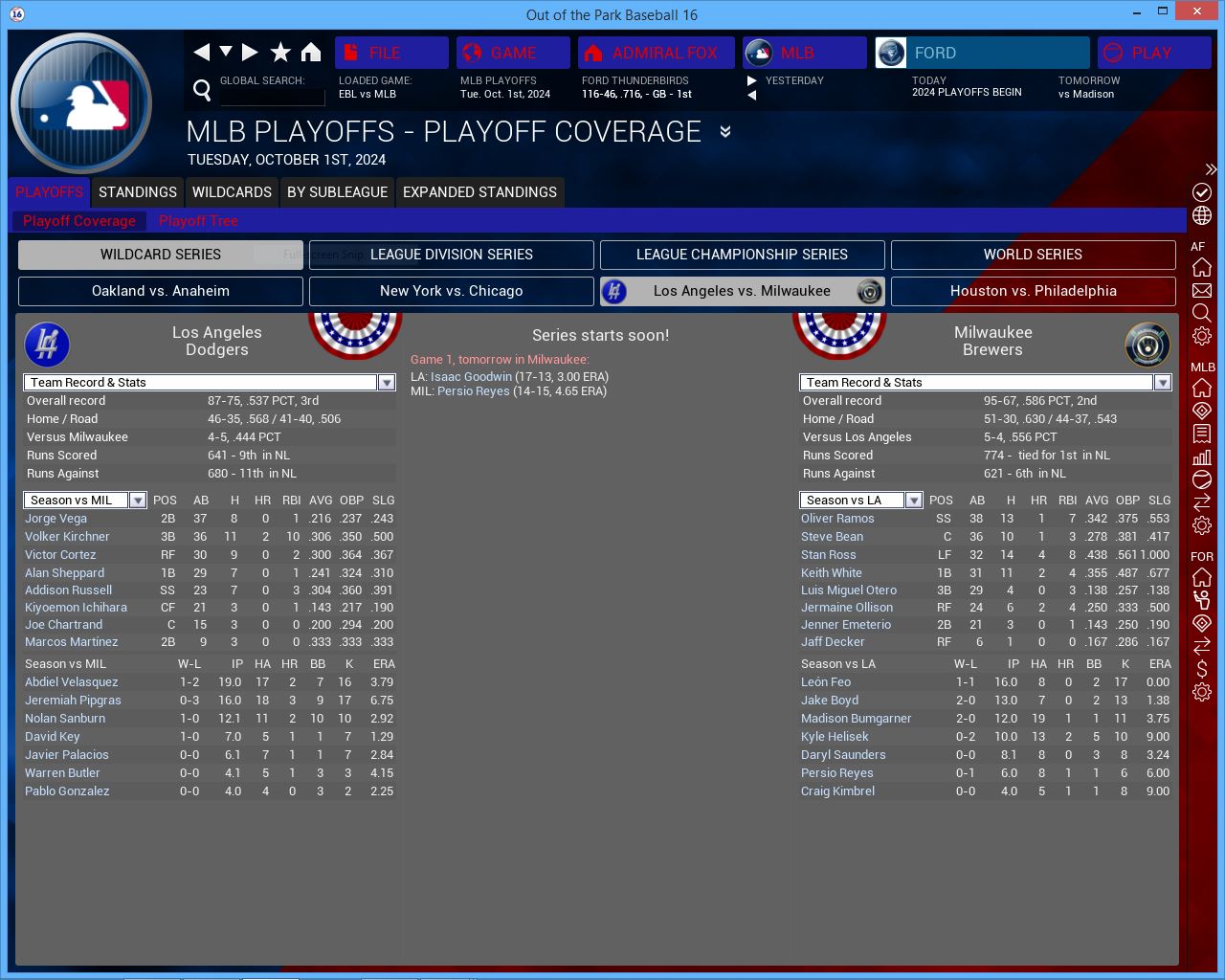The image size is (1225, 980).
Task: Open Isaac Goodwin's player page
Action: [471, 377]
